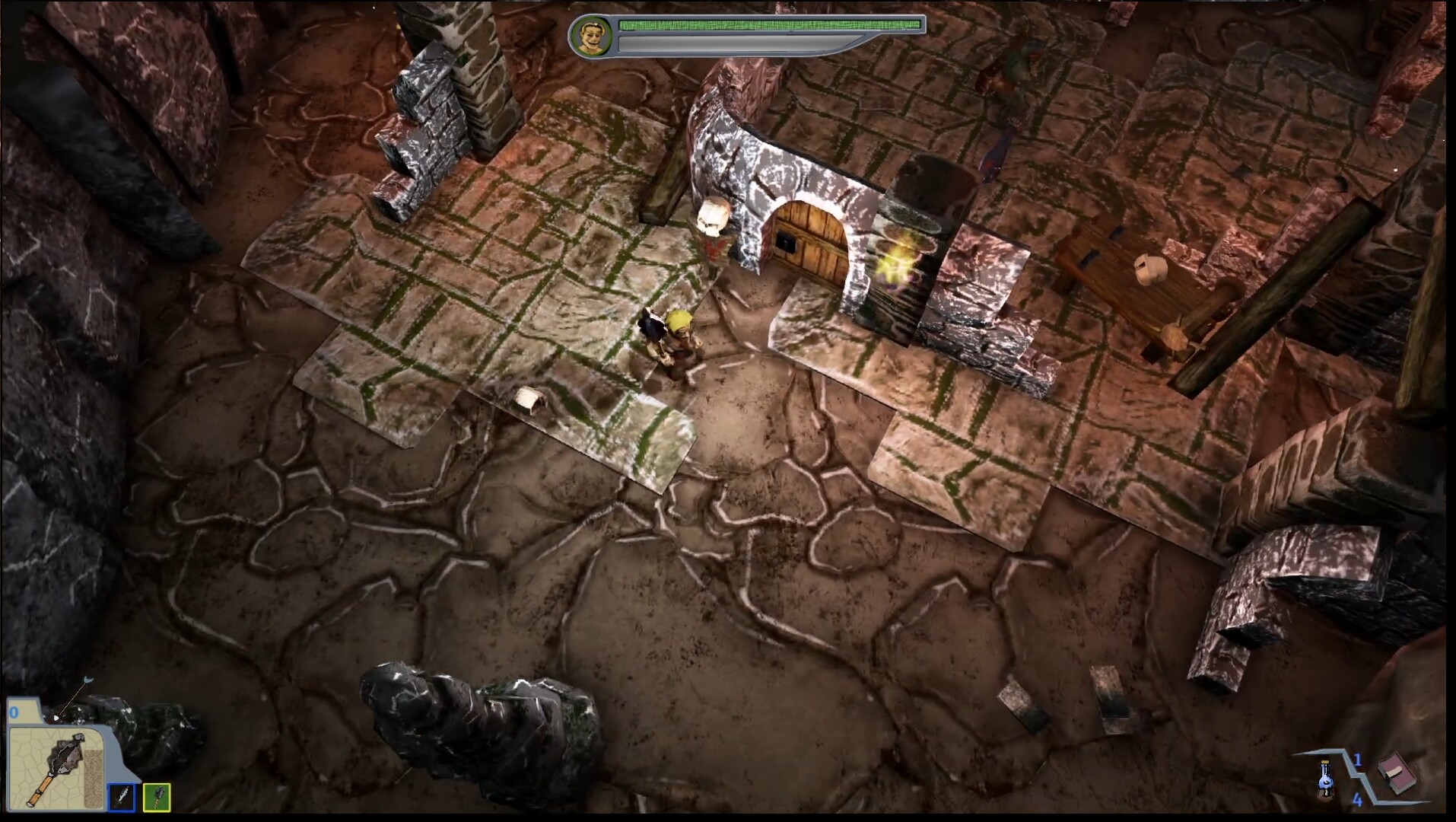The image size is (1456, 822).
Task: Toggle the highlighted green weapon slot
Action: point(157,798)
